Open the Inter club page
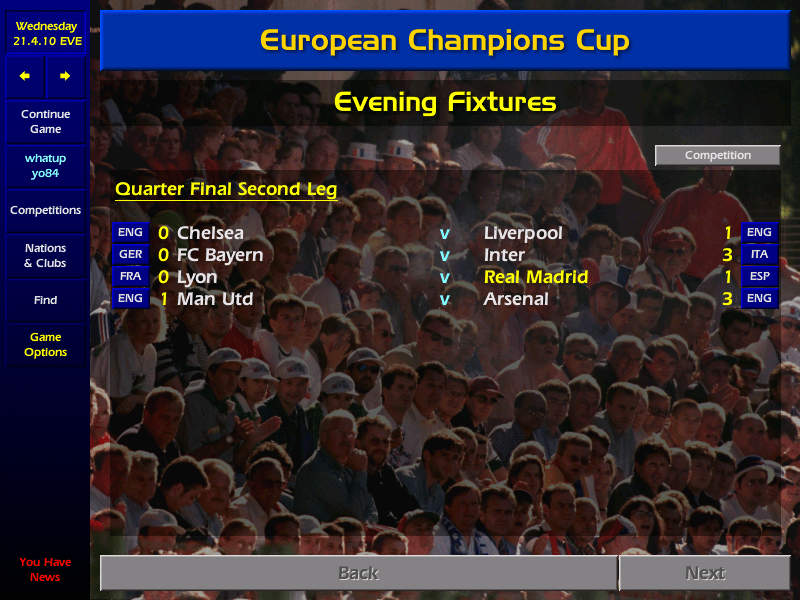 pyautogui.click(x=504, y=255)
